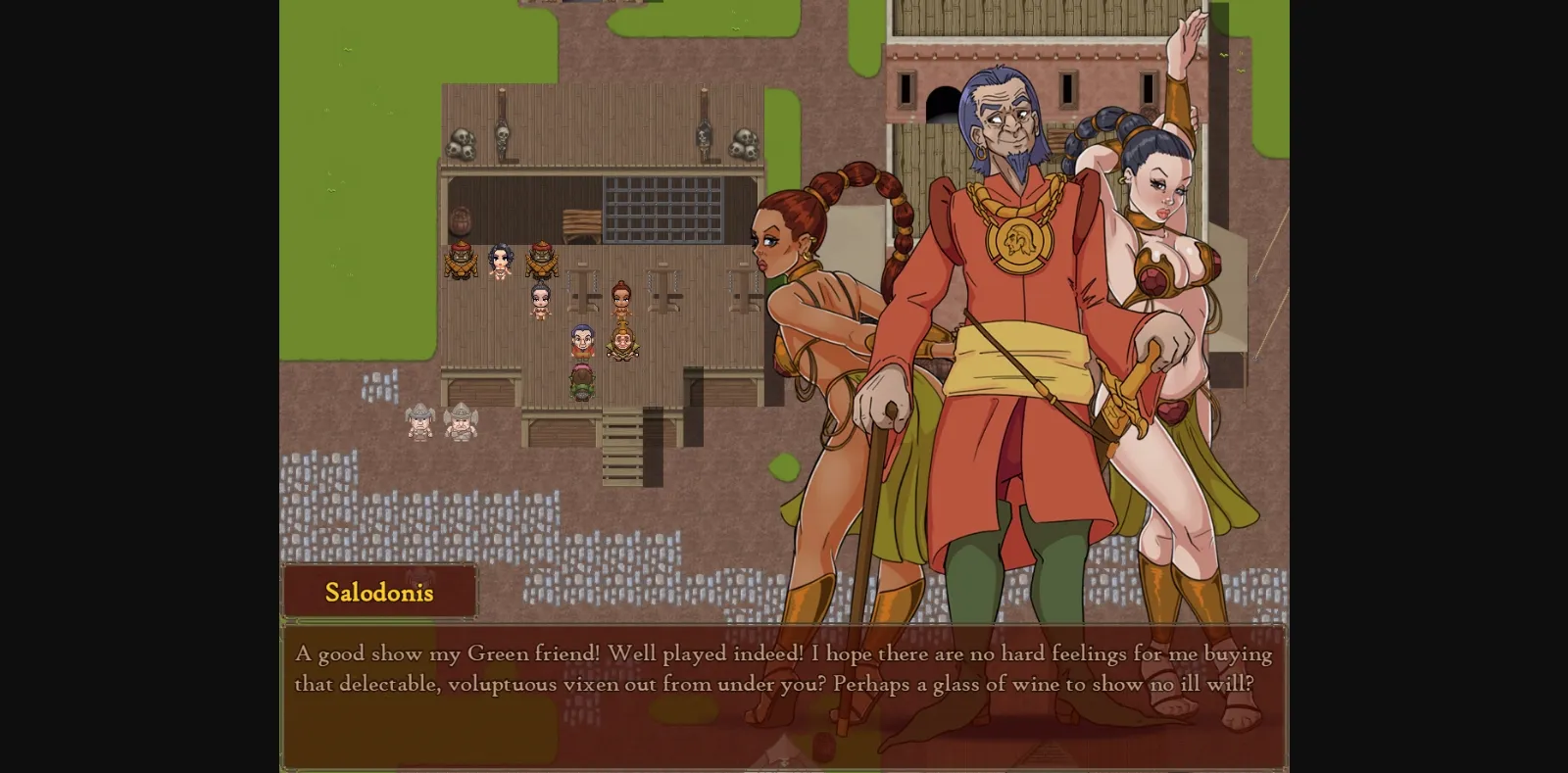Click the blue-haired girl sprite near the statues
1568x773 pixels.
(500, 263)
